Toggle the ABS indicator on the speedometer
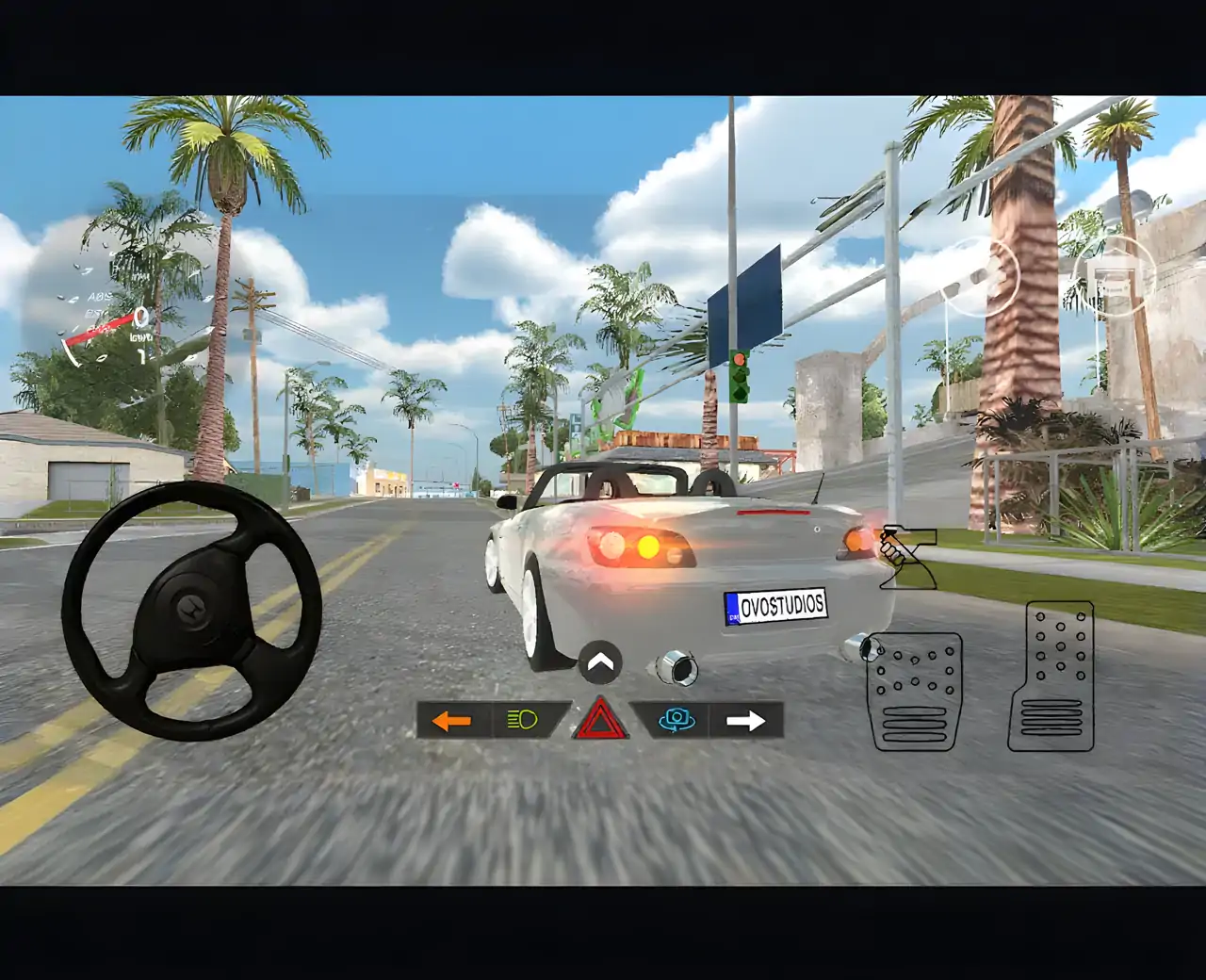The height and width of the screenshot is (980, 1206). coord(98,298)
